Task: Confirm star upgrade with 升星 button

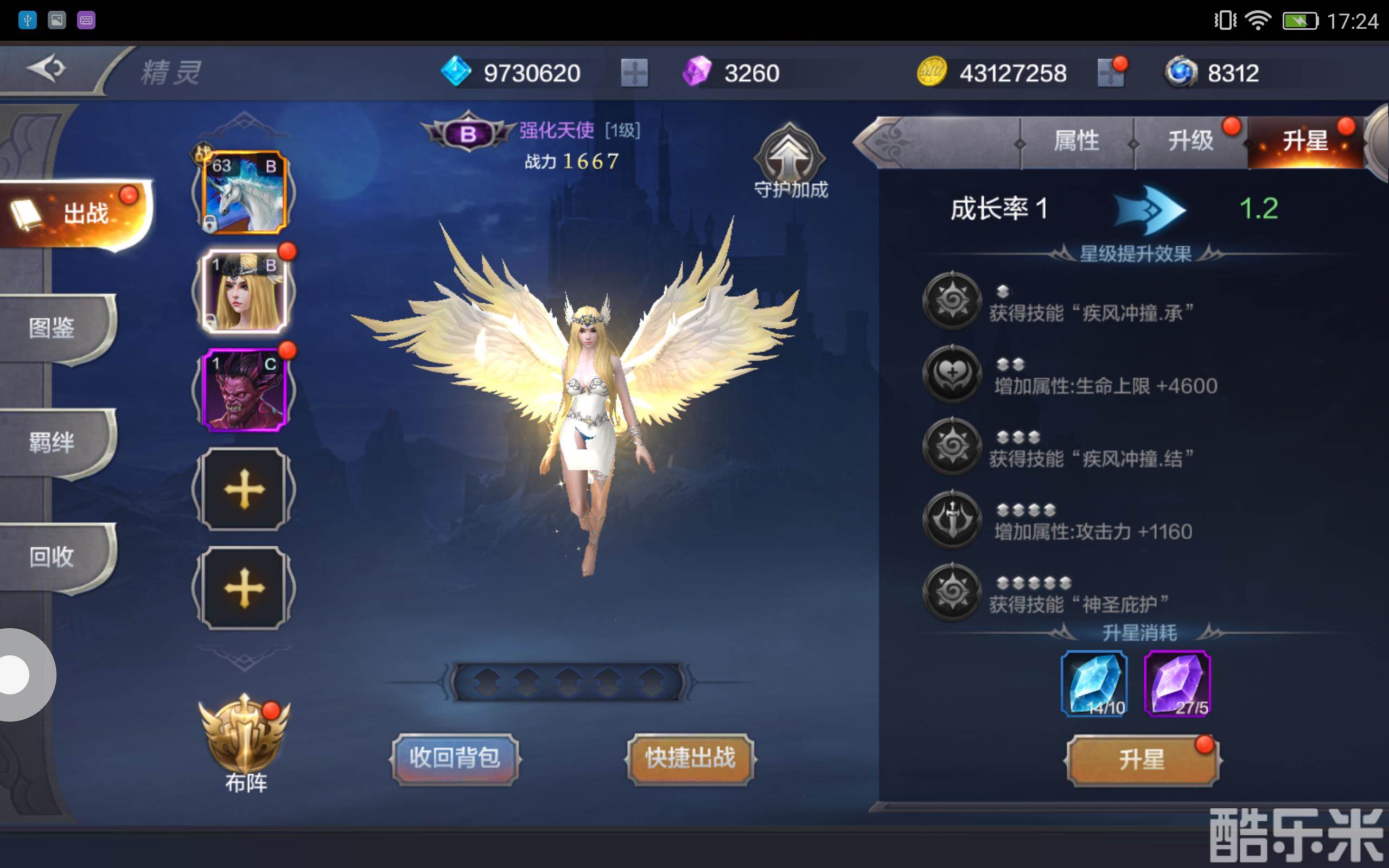Action: click(1142, 759)
